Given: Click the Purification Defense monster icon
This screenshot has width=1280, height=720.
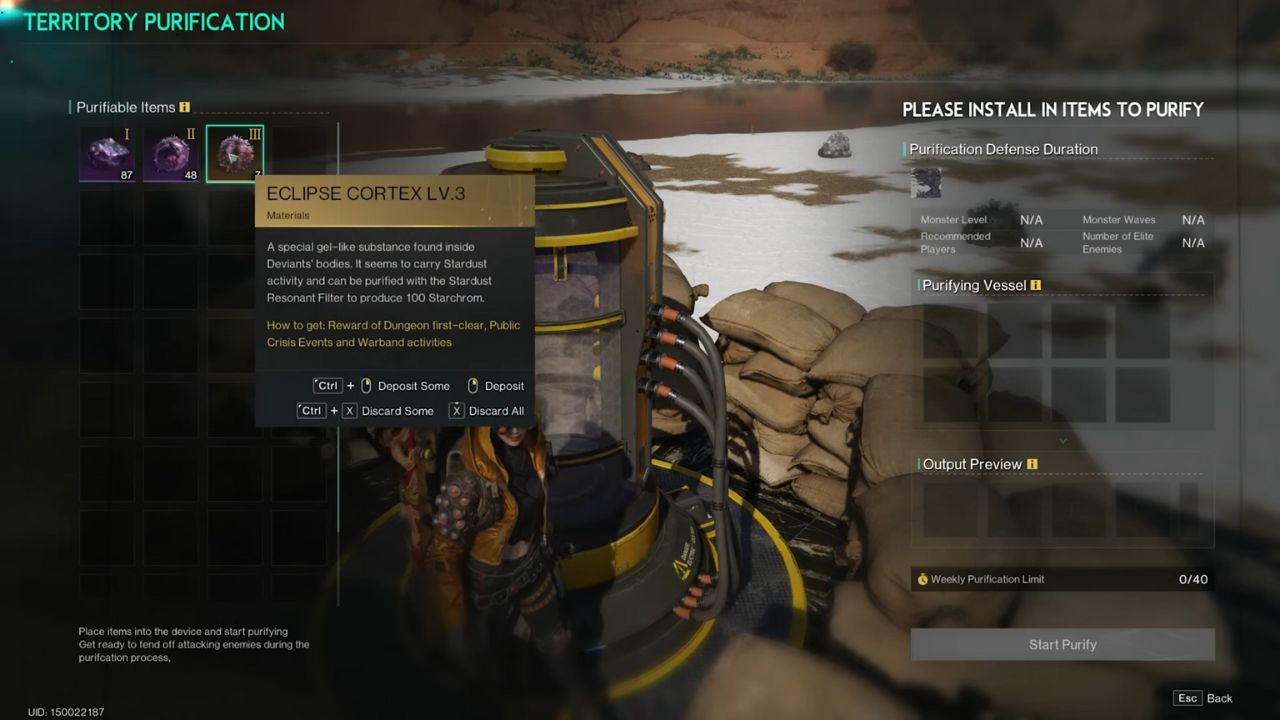Looking at the screenshot, I should click(x=927, y=182).
